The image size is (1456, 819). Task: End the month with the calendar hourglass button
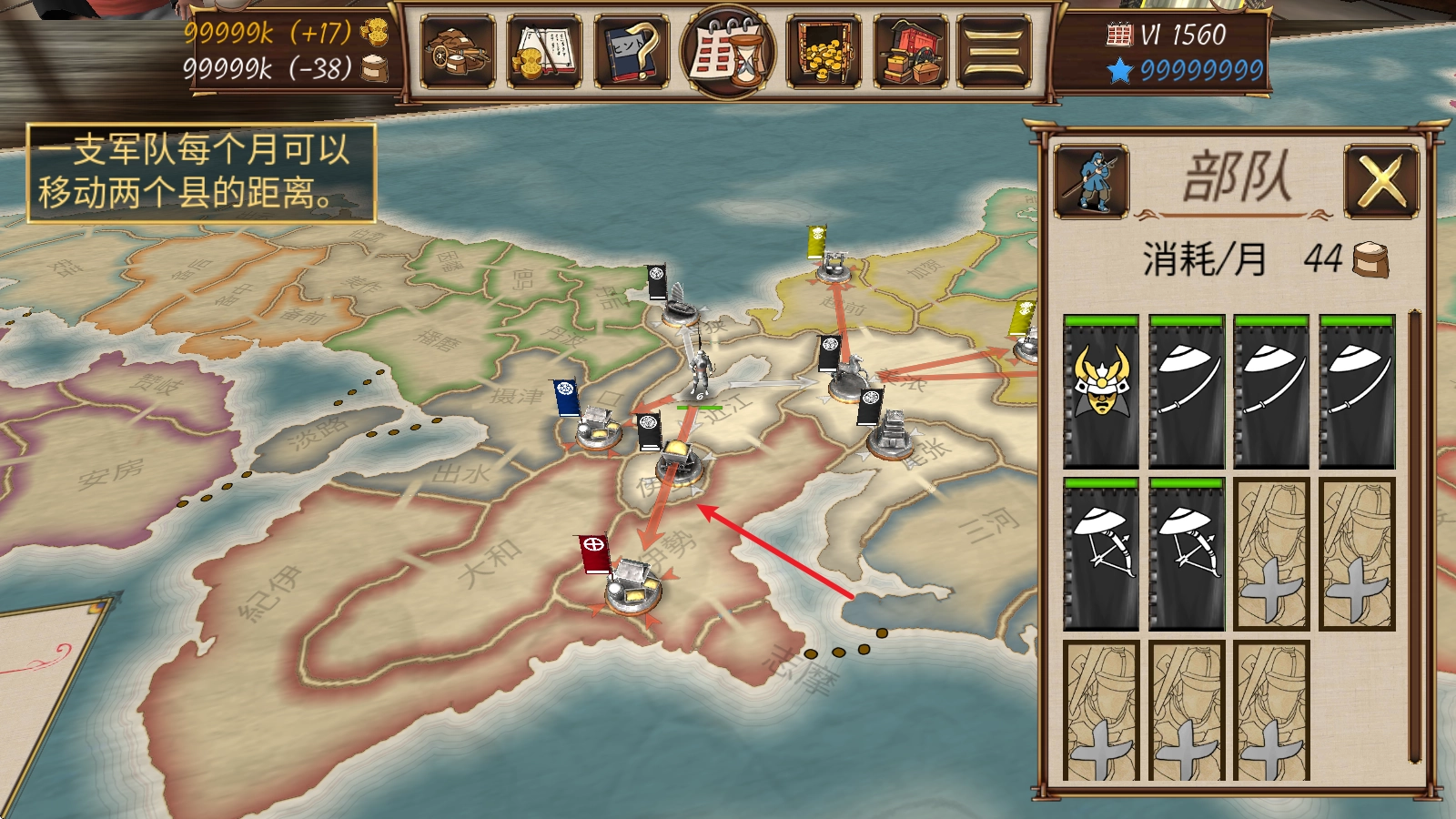pos(728,52)
